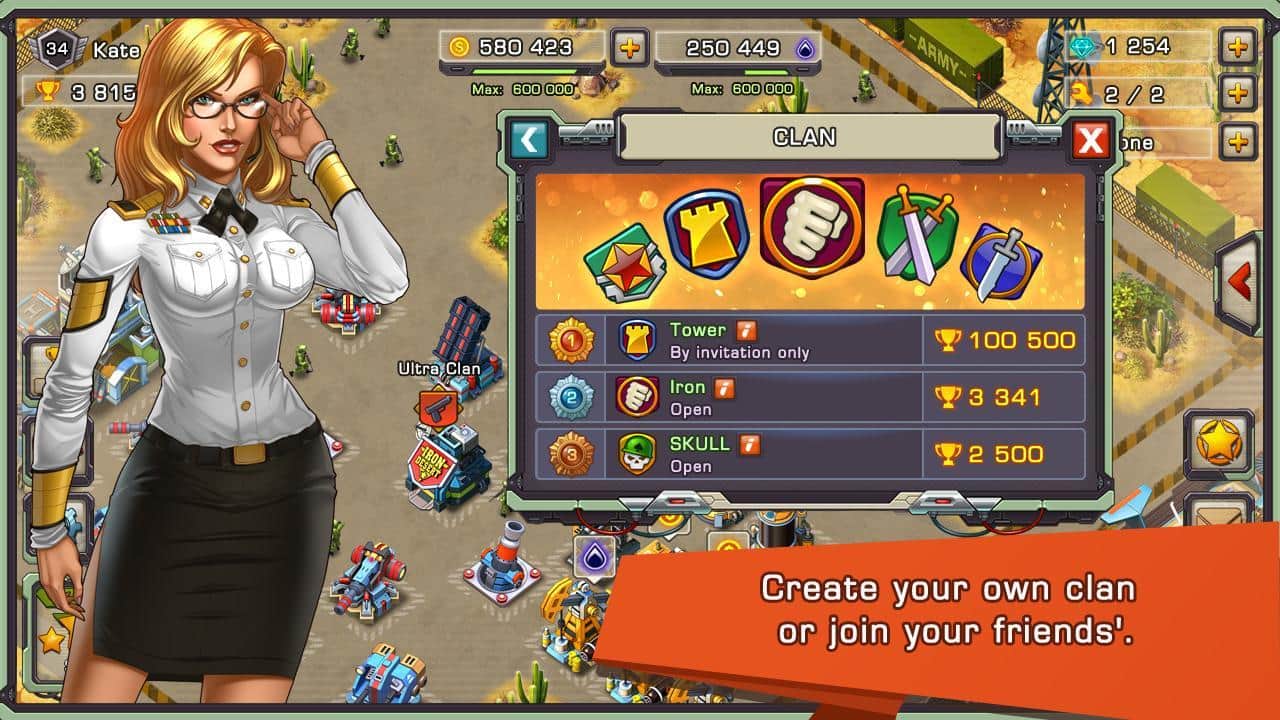Image resolution: width=1280 pixels, height=720 pixels.
Task: Select the Iron clan row
Action: pyautogui.click(x=810, y=397)
